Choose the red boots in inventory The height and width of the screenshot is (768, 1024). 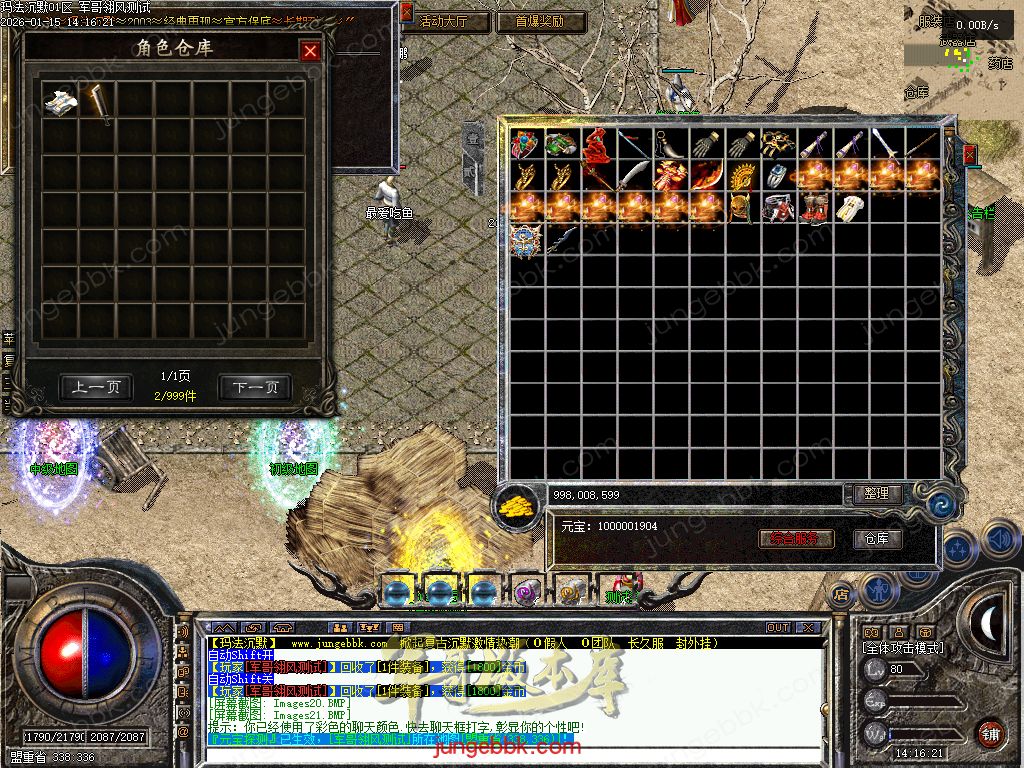(x=814, y=209)
